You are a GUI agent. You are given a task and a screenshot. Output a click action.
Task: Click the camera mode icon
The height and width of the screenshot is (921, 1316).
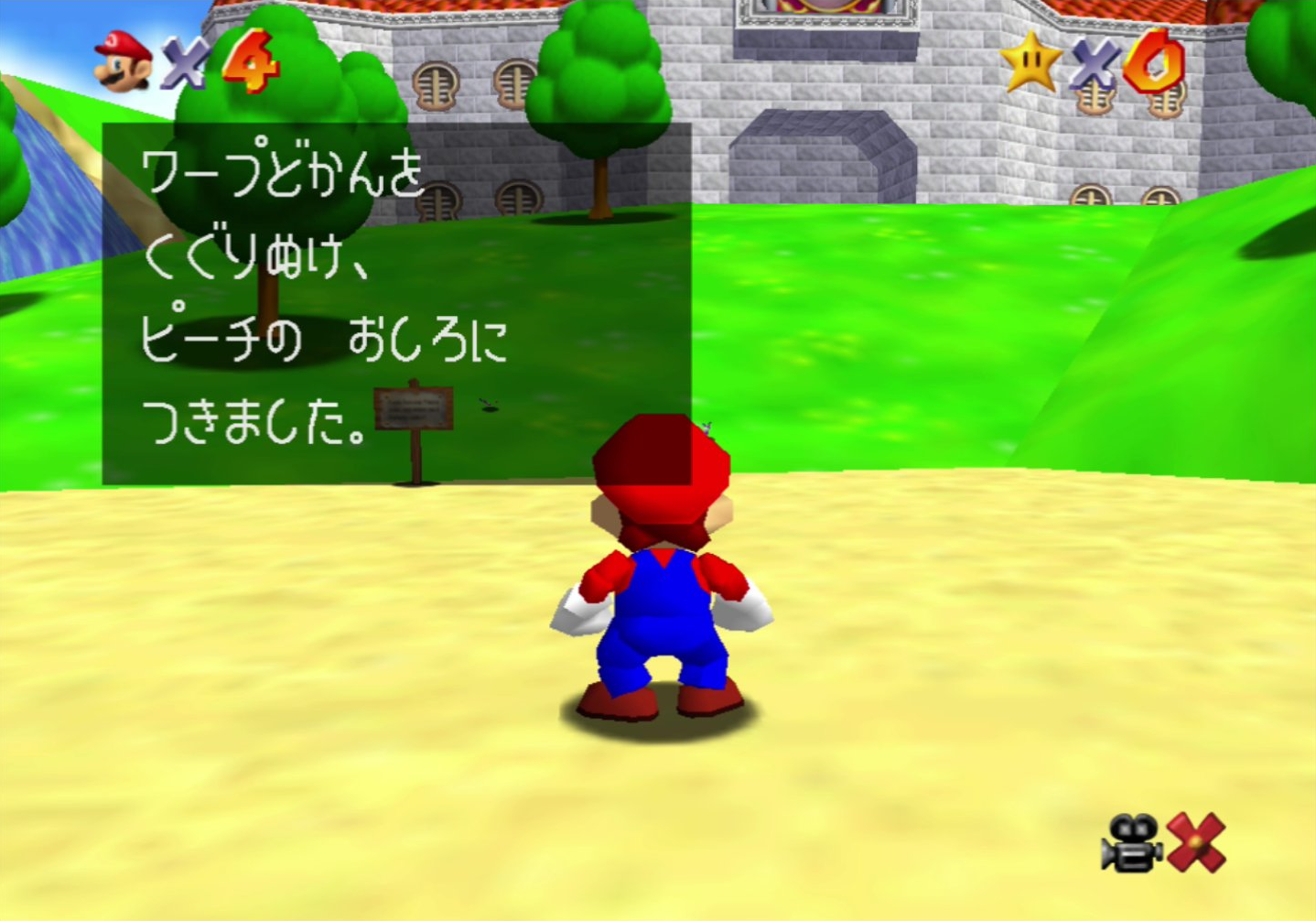1132,842
